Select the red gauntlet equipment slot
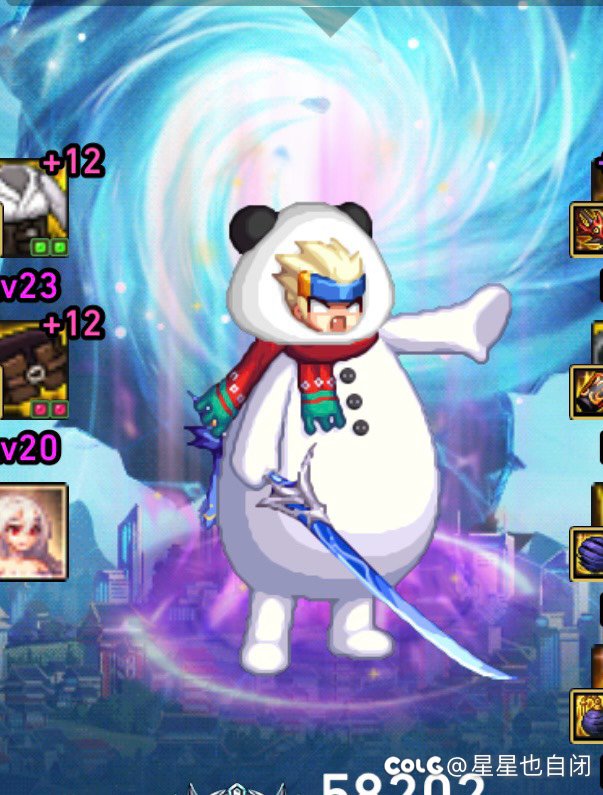The width and height of the screenshot is (603, 795). [588, 230]
